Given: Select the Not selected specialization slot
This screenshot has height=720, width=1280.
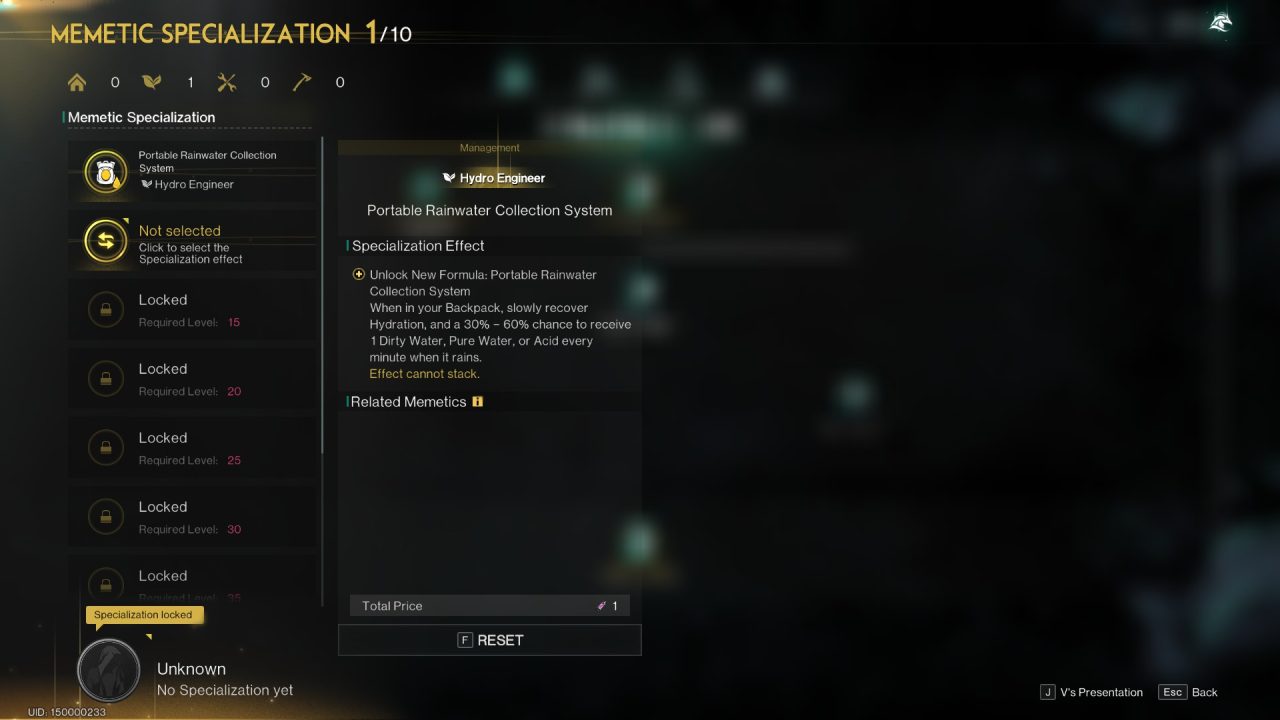Looking at the screenshot, I should coord(195,240).
